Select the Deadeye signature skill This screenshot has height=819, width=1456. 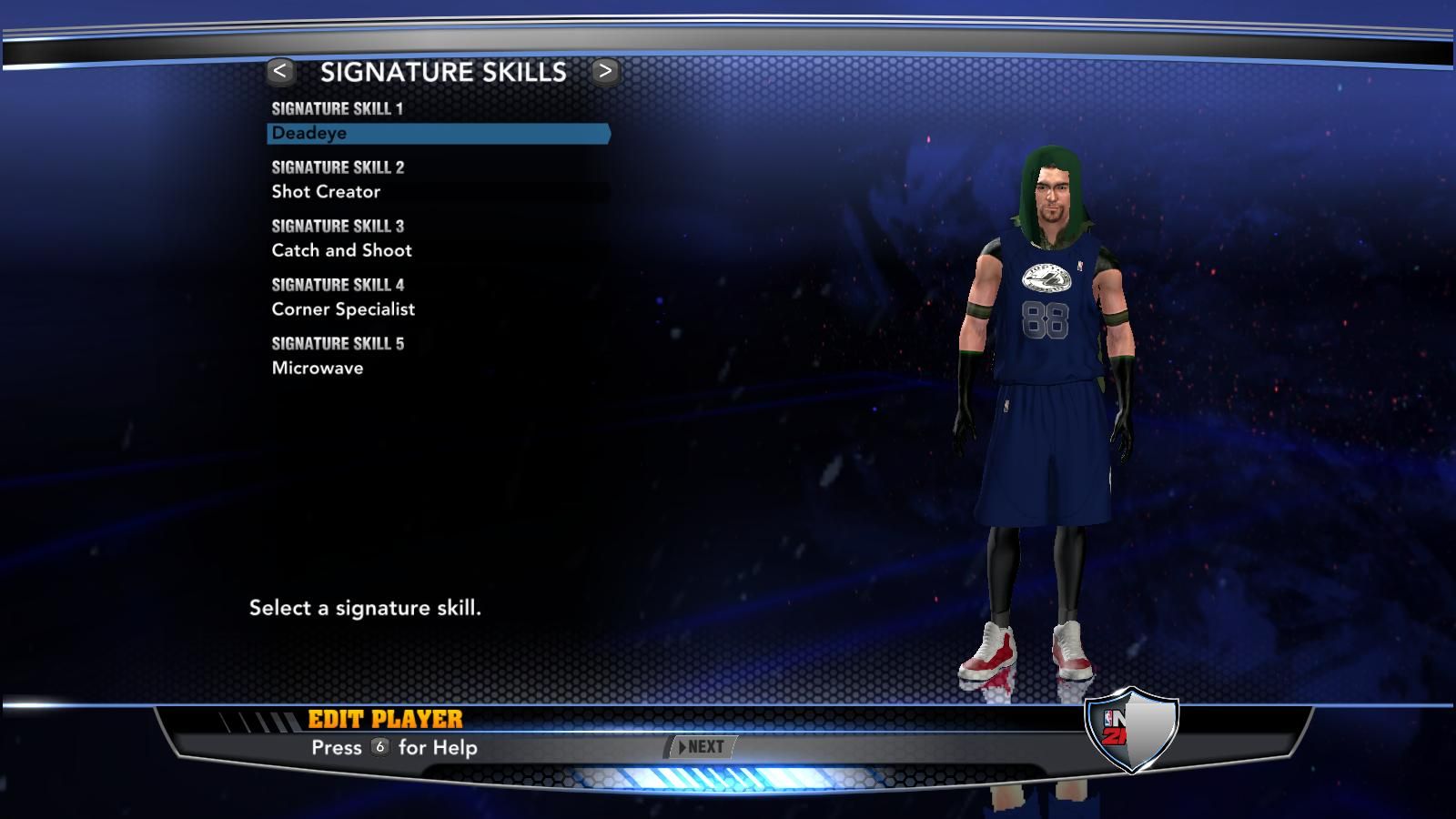click(438, 134)
